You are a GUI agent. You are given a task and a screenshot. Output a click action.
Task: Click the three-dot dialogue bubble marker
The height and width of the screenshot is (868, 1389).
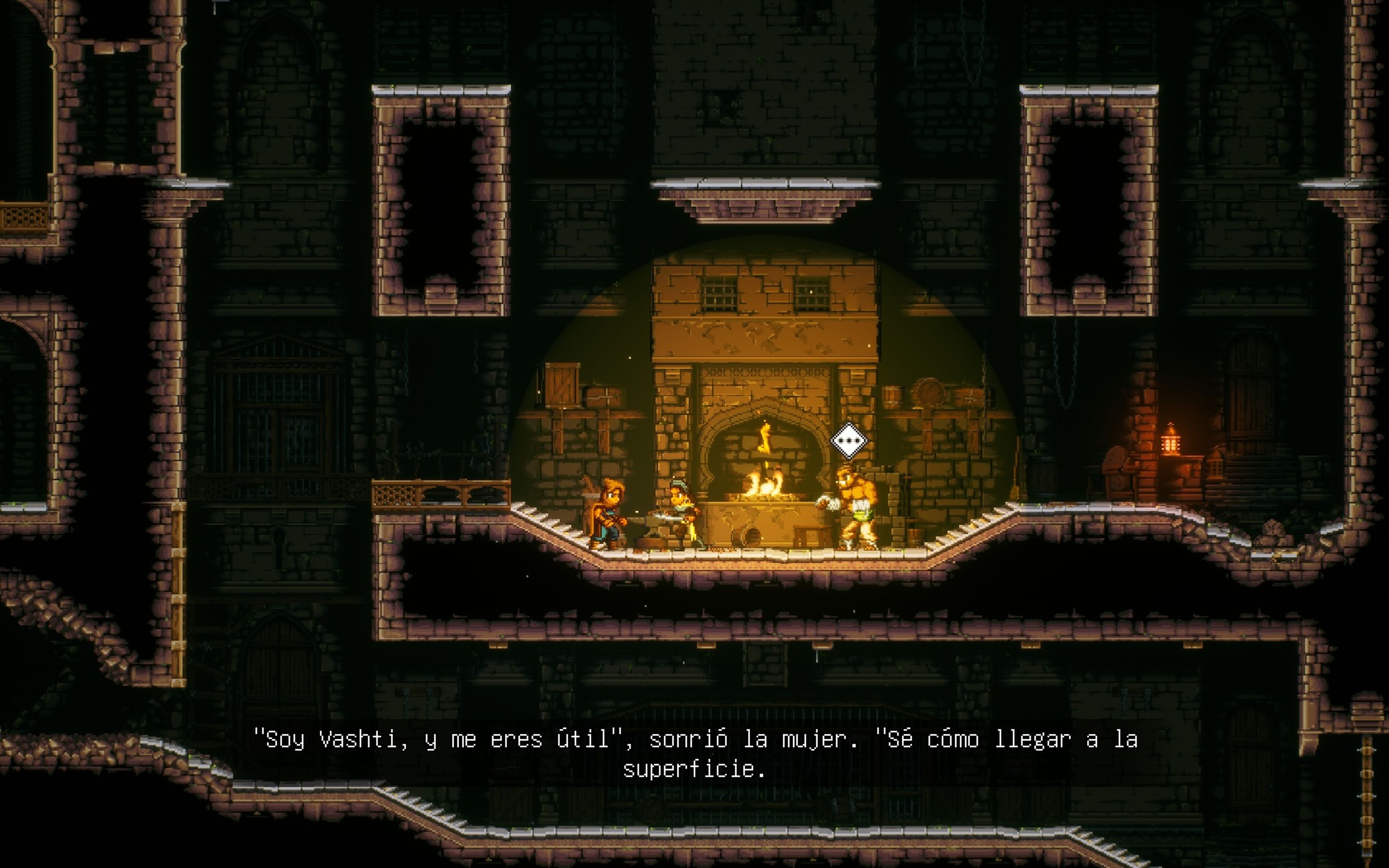click(x=848, y=441)
